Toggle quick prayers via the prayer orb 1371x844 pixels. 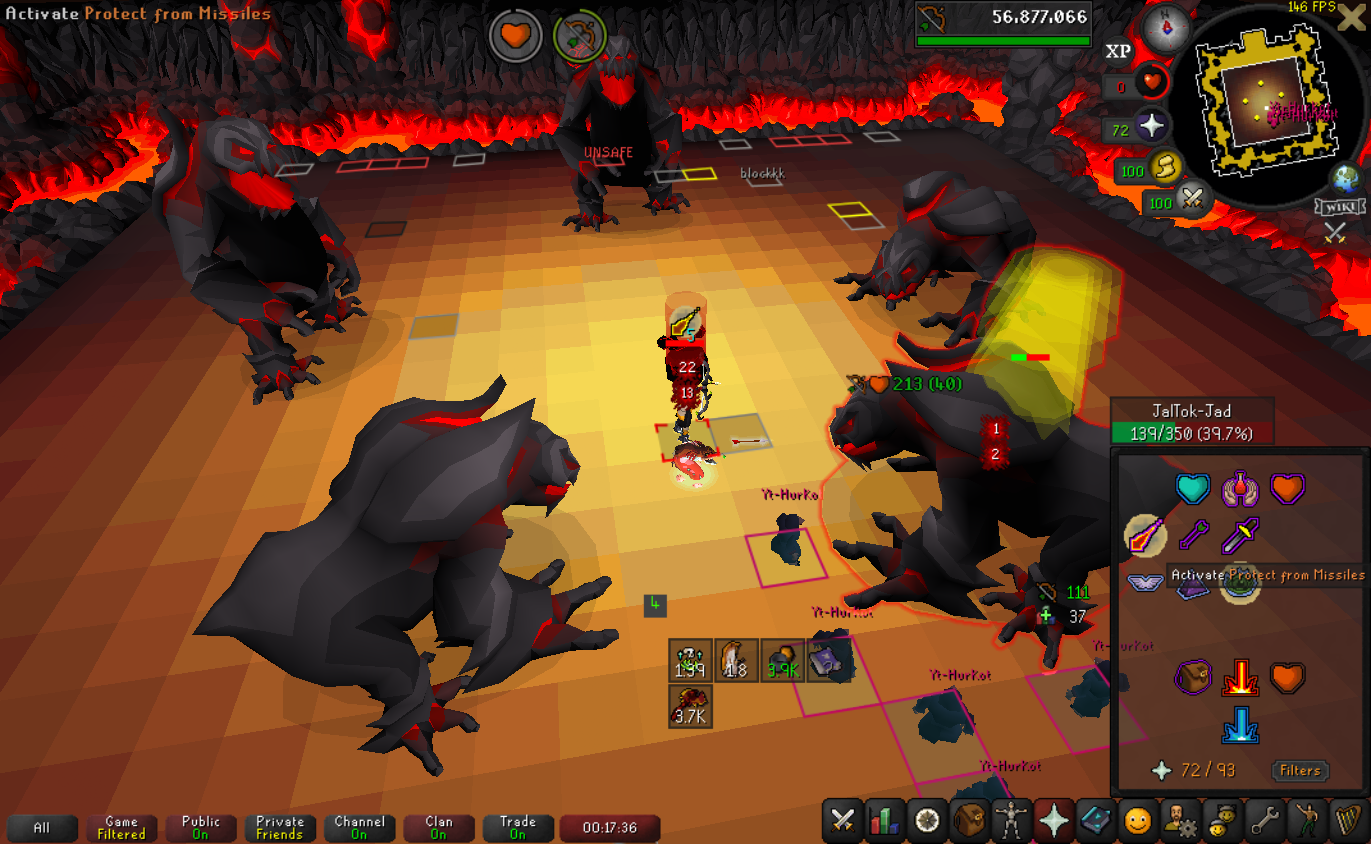click(x=1152, y=127)
